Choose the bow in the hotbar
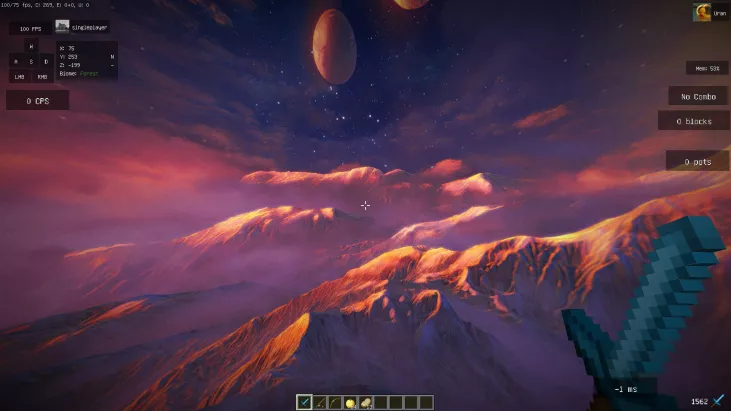 (x=335, y=402)
